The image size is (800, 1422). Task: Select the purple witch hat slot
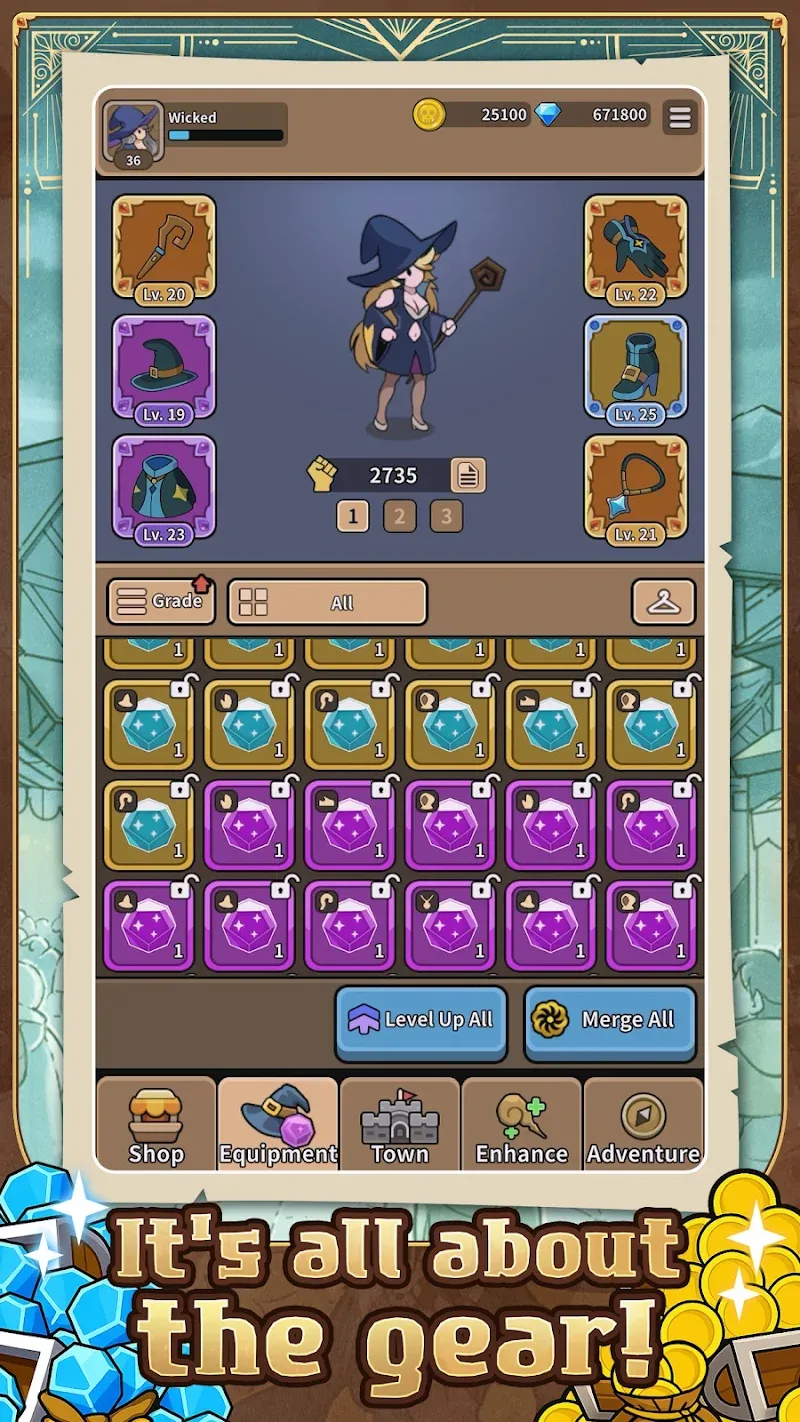pyautogui.click(x=164, y=368)
